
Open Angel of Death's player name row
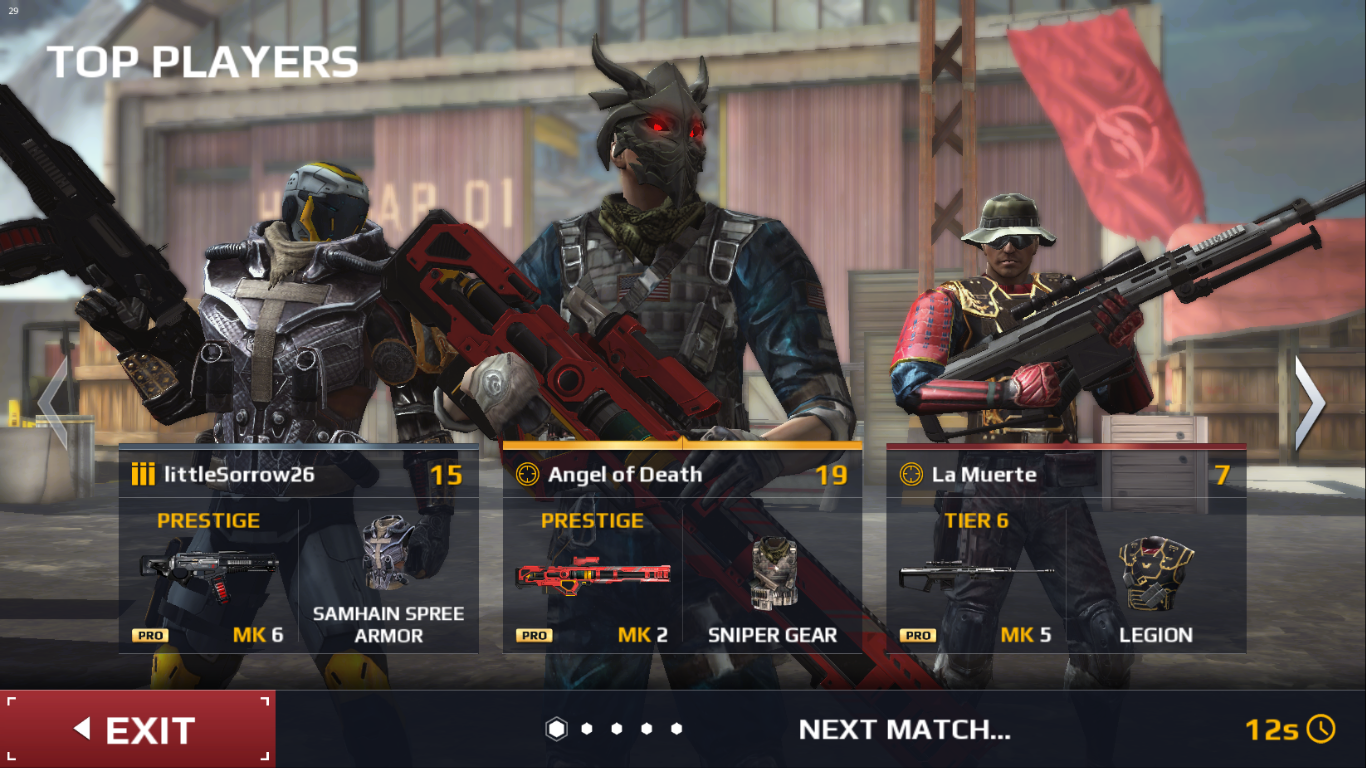click(682, 474)
